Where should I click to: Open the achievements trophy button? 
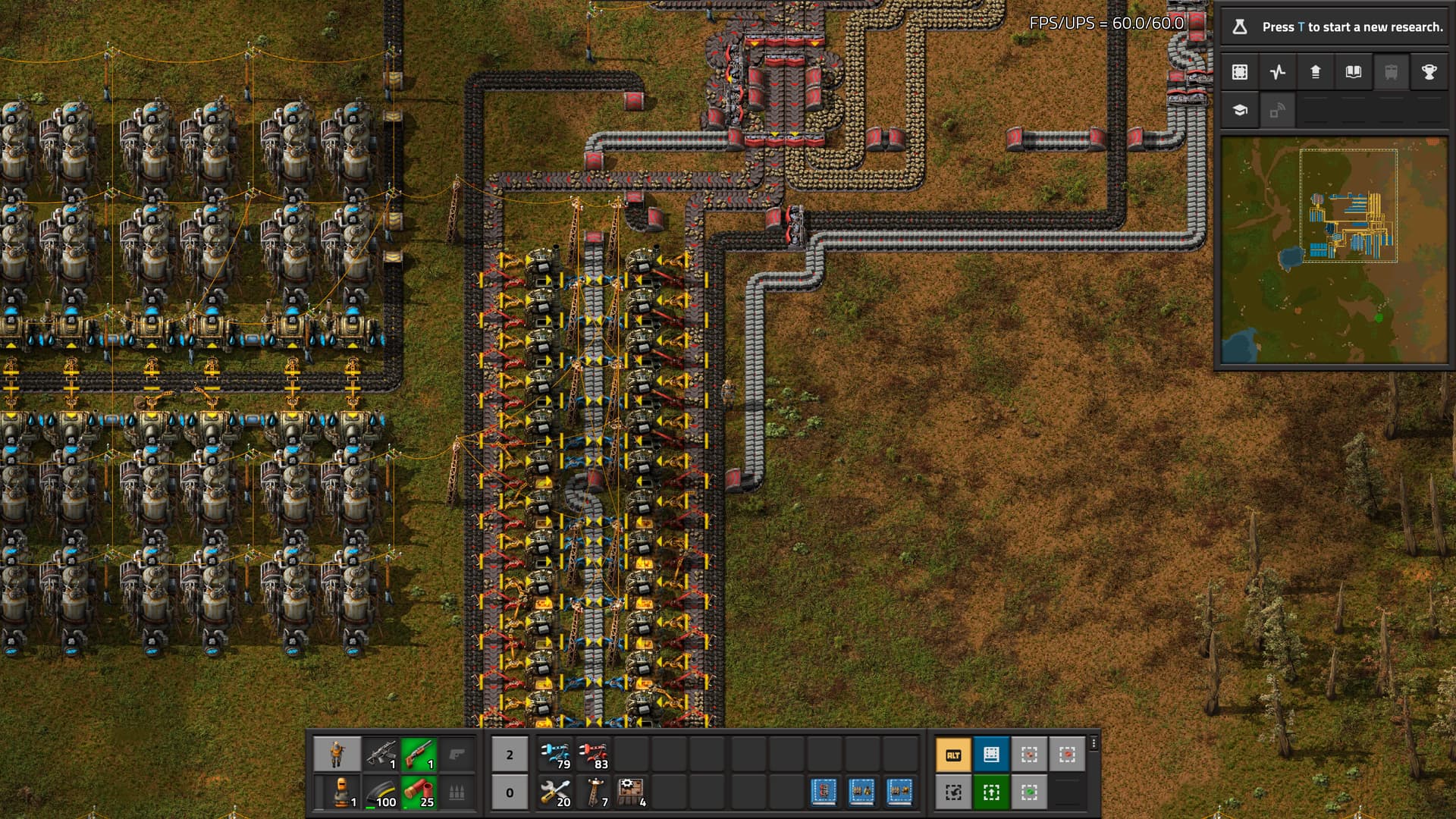(x=1429, y=72)
